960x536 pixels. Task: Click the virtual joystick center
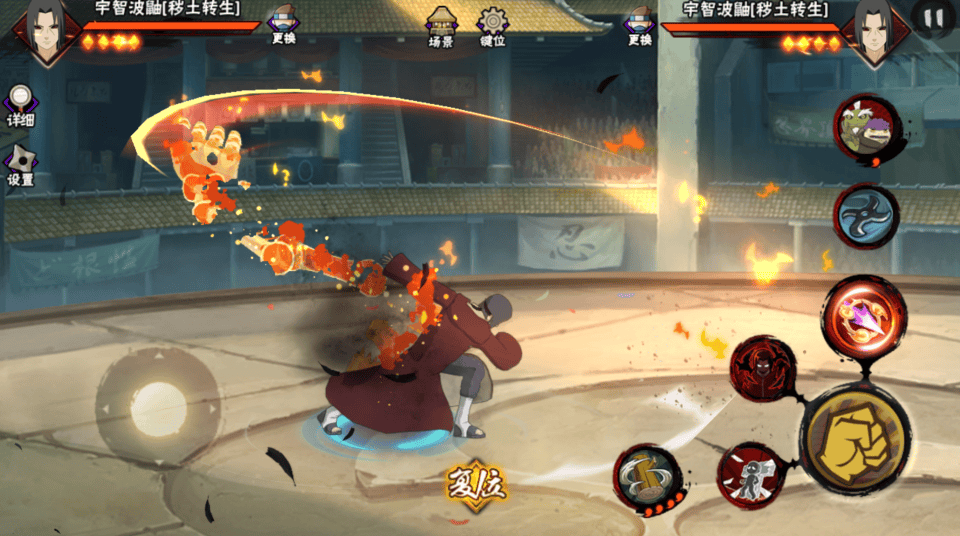(158, 408)
